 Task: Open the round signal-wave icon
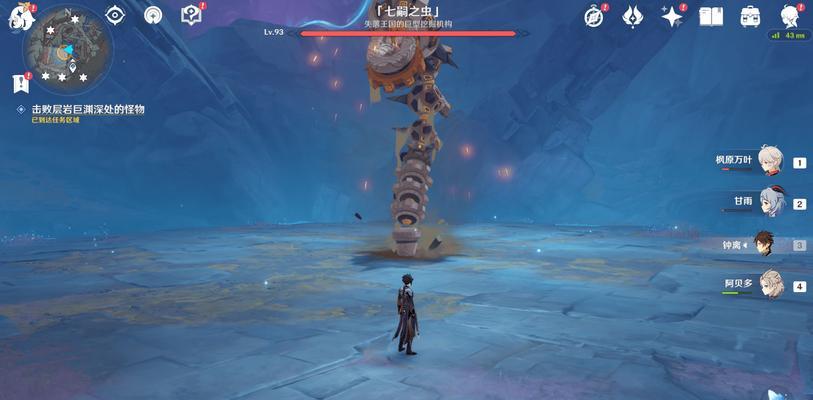(x=153, y=15)
